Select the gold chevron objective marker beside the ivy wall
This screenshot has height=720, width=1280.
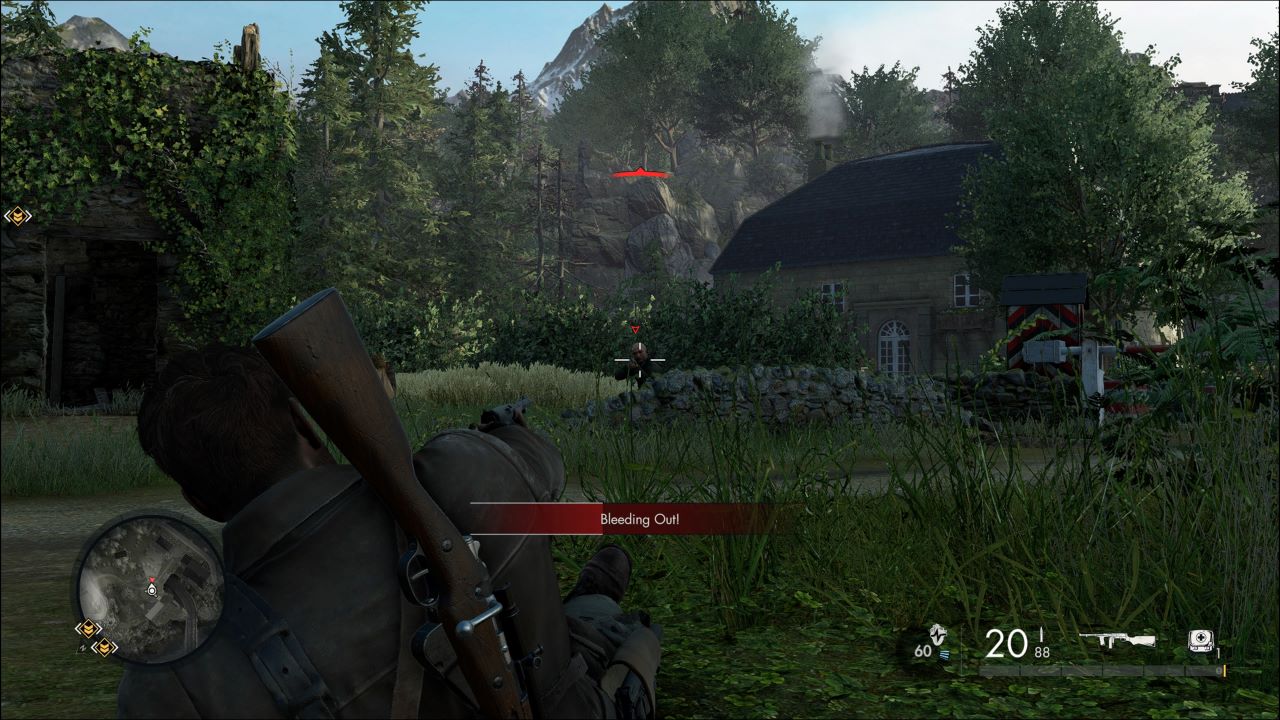[18, 215]
